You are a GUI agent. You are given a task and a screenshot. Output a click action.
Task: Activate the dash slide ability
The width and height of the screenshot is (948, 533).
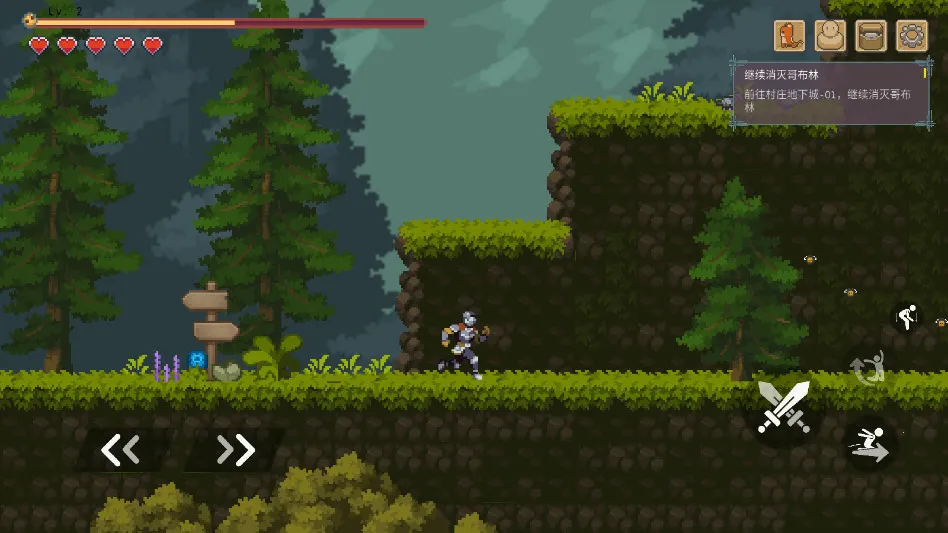(868, 443)
